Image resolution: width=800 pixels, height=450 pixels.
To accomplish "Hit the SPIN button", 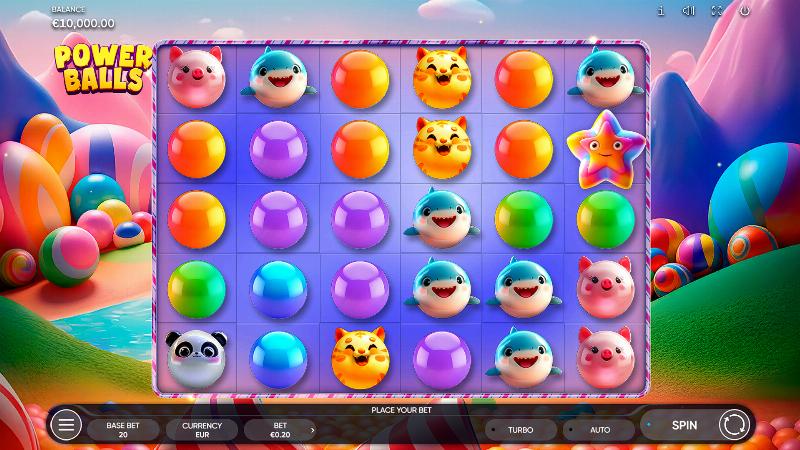I will (x=685, y=425).
